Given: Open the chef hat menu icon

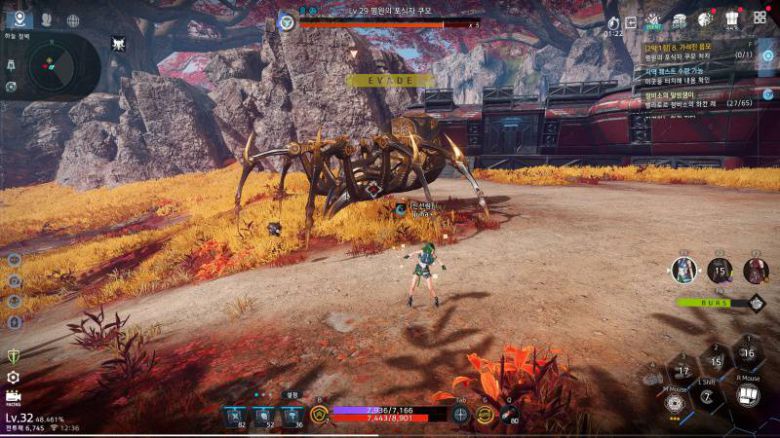Looking at the screenshot, I should coord(732,18).
